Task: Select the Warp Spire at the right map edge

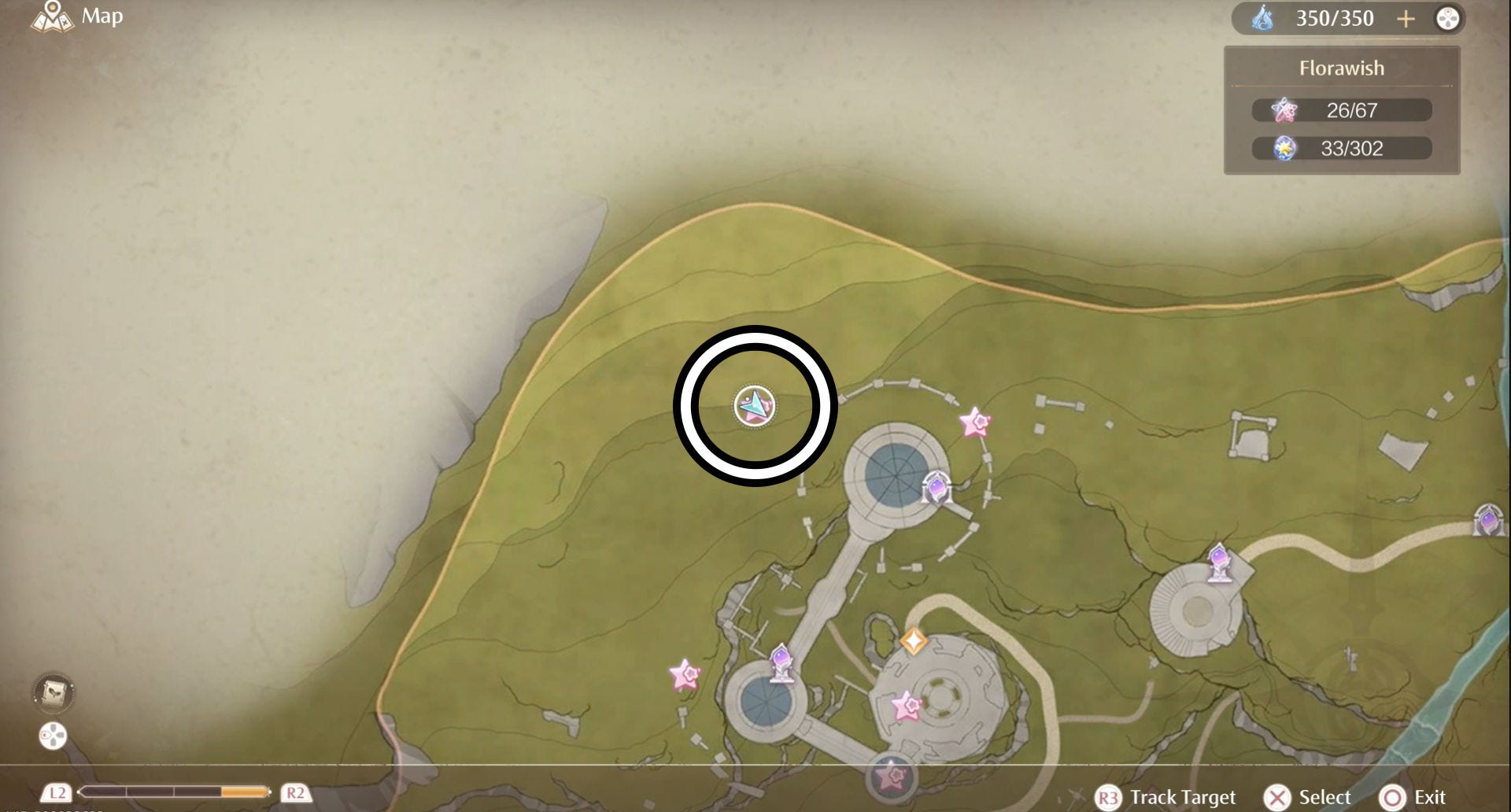Action: 1488,520
